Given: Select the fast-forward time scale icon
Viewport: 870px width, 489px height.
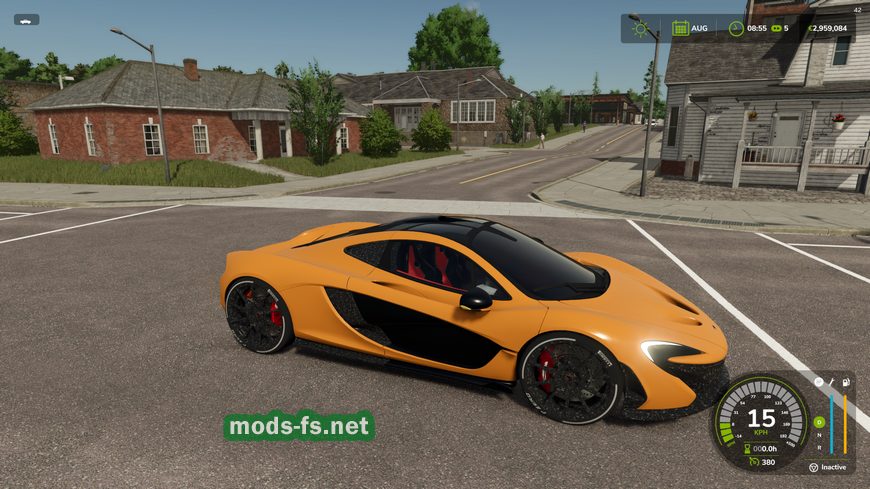Looking at the screenshot, I should pyautogui.click(x=774, y=28).
